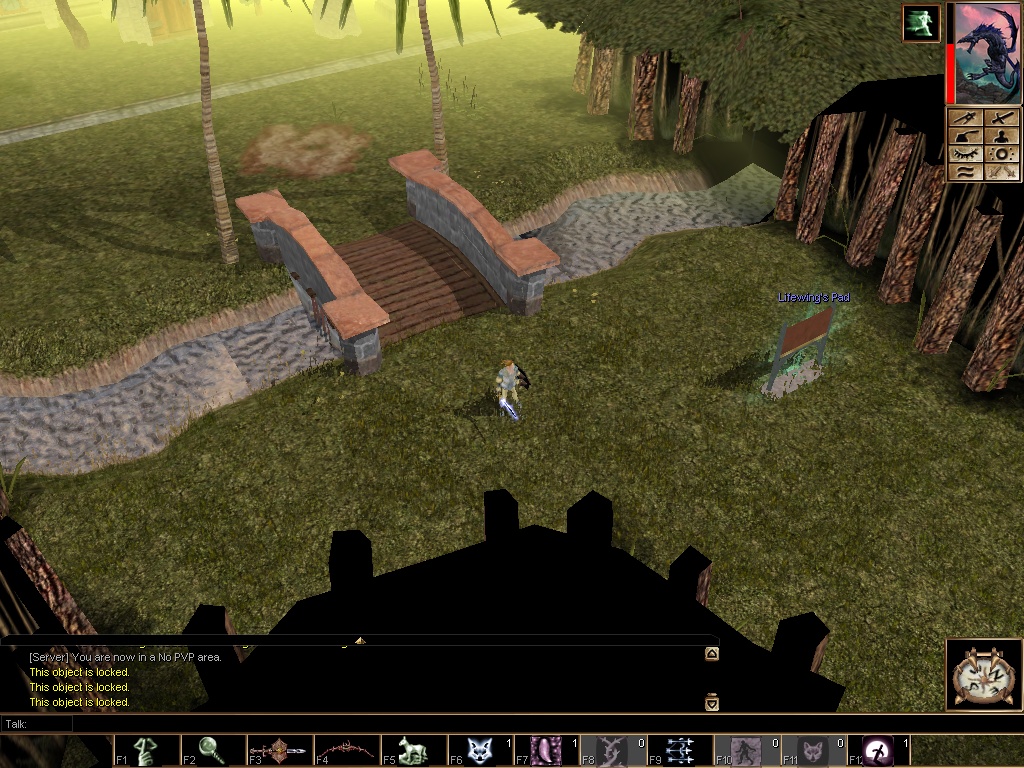The width and height of the screenshot is (1024, 768).
Task: Click the compass icon above the hotbar
Action: (983, 675)
